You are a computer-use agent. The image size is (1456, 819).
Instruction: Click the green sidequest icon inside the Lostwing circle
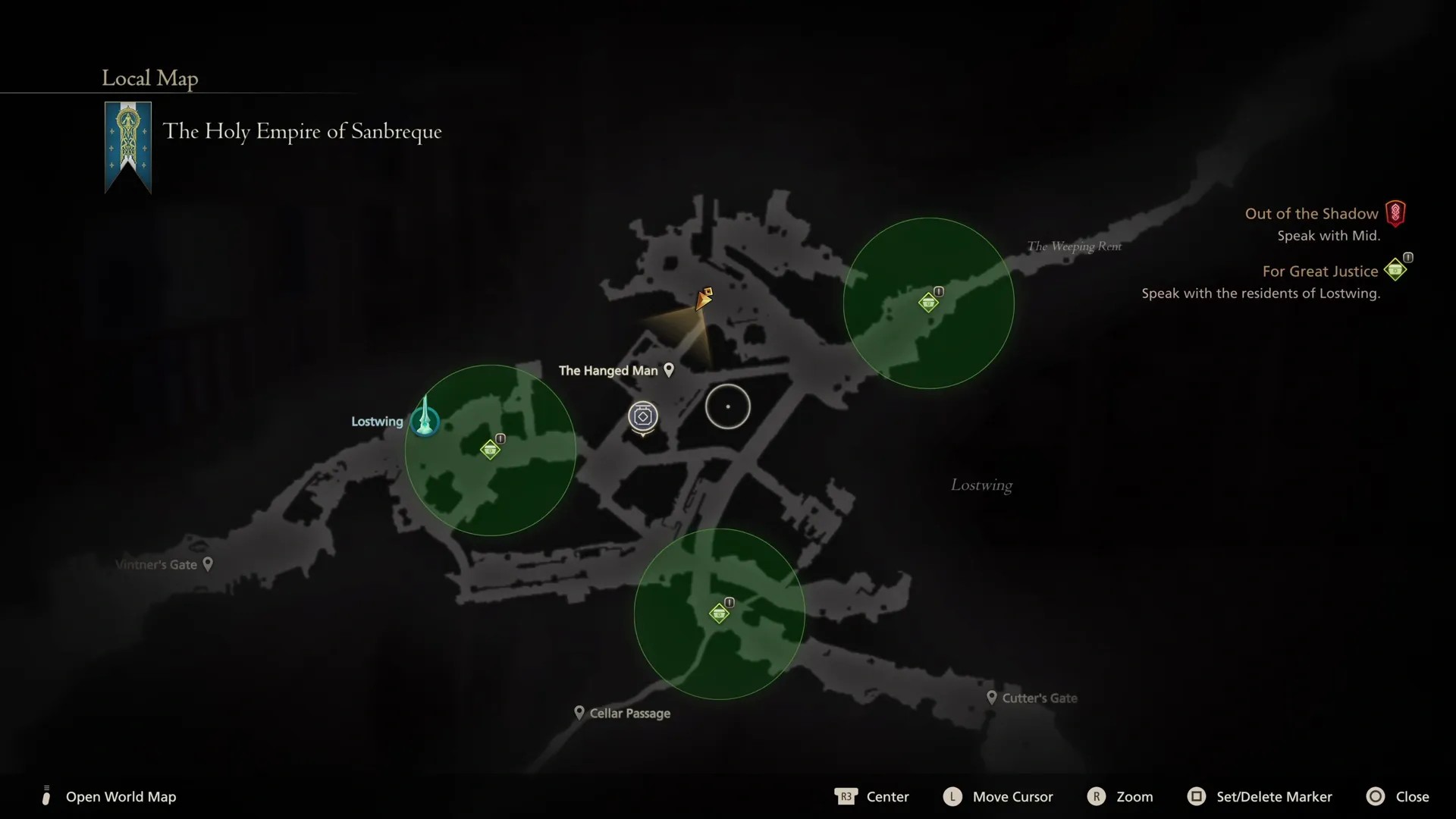click(x=491, y=448)
